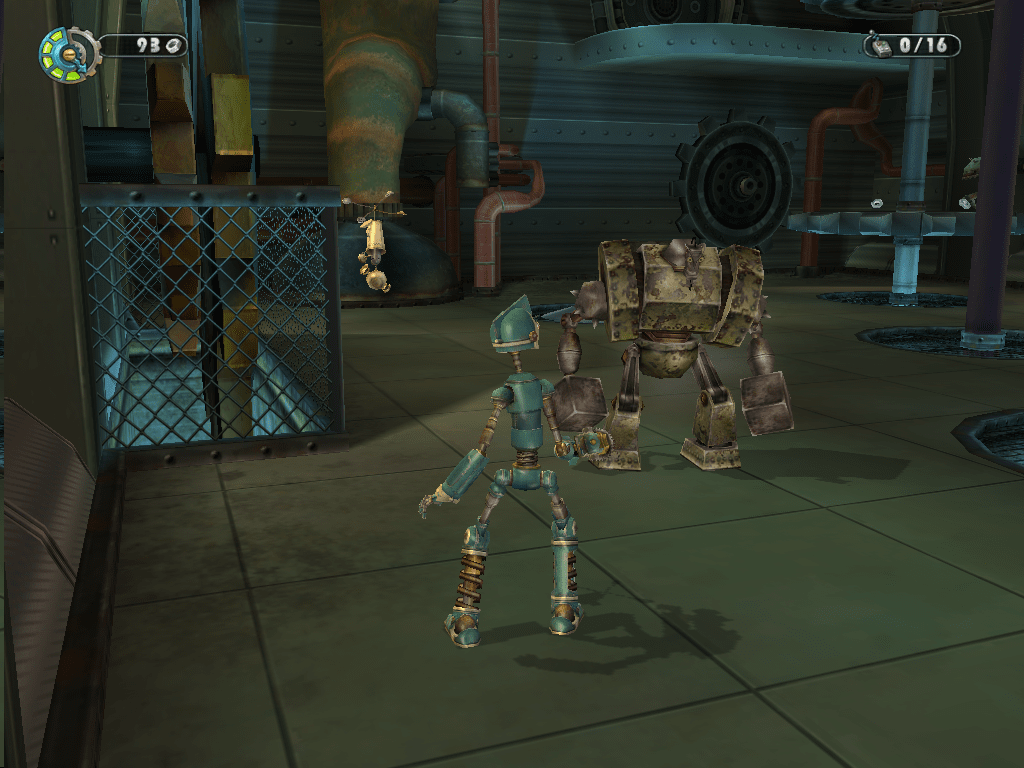Select the collectible icon beside the 0/16 counter

880,46
